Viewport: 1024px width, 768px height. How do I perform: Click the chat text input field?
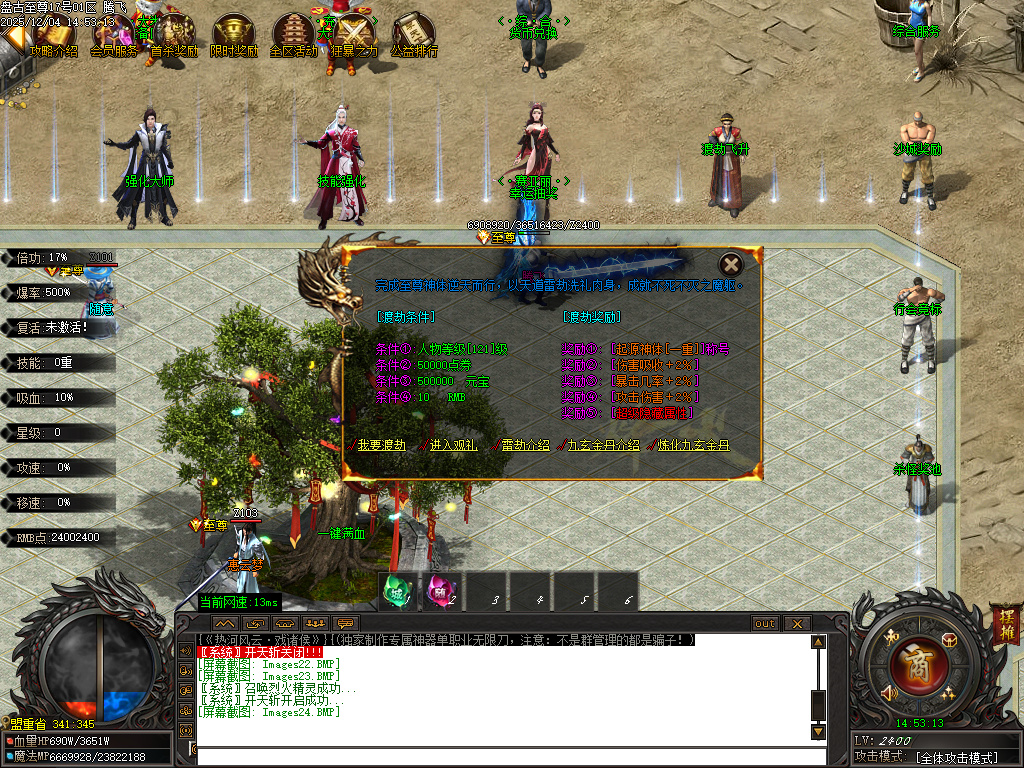tap(500, 755)
